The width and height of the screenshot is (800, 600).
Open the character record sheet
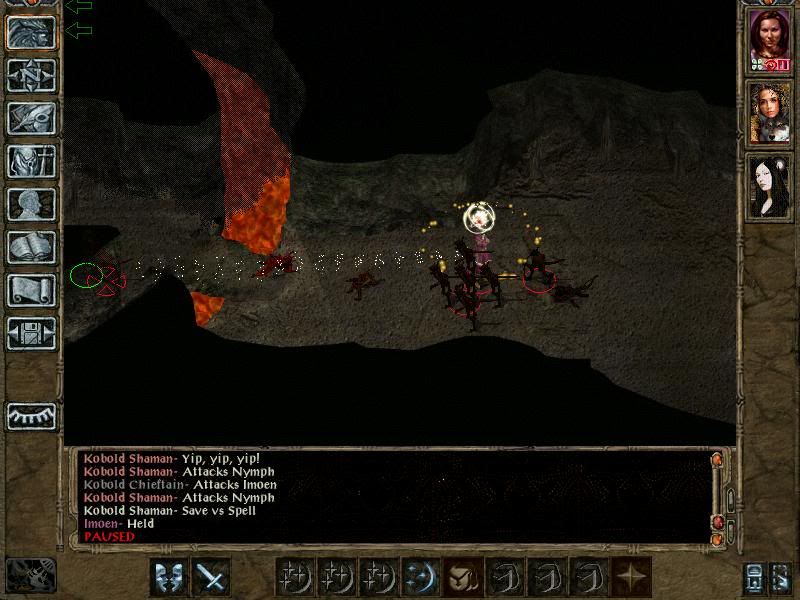point(31,204)
